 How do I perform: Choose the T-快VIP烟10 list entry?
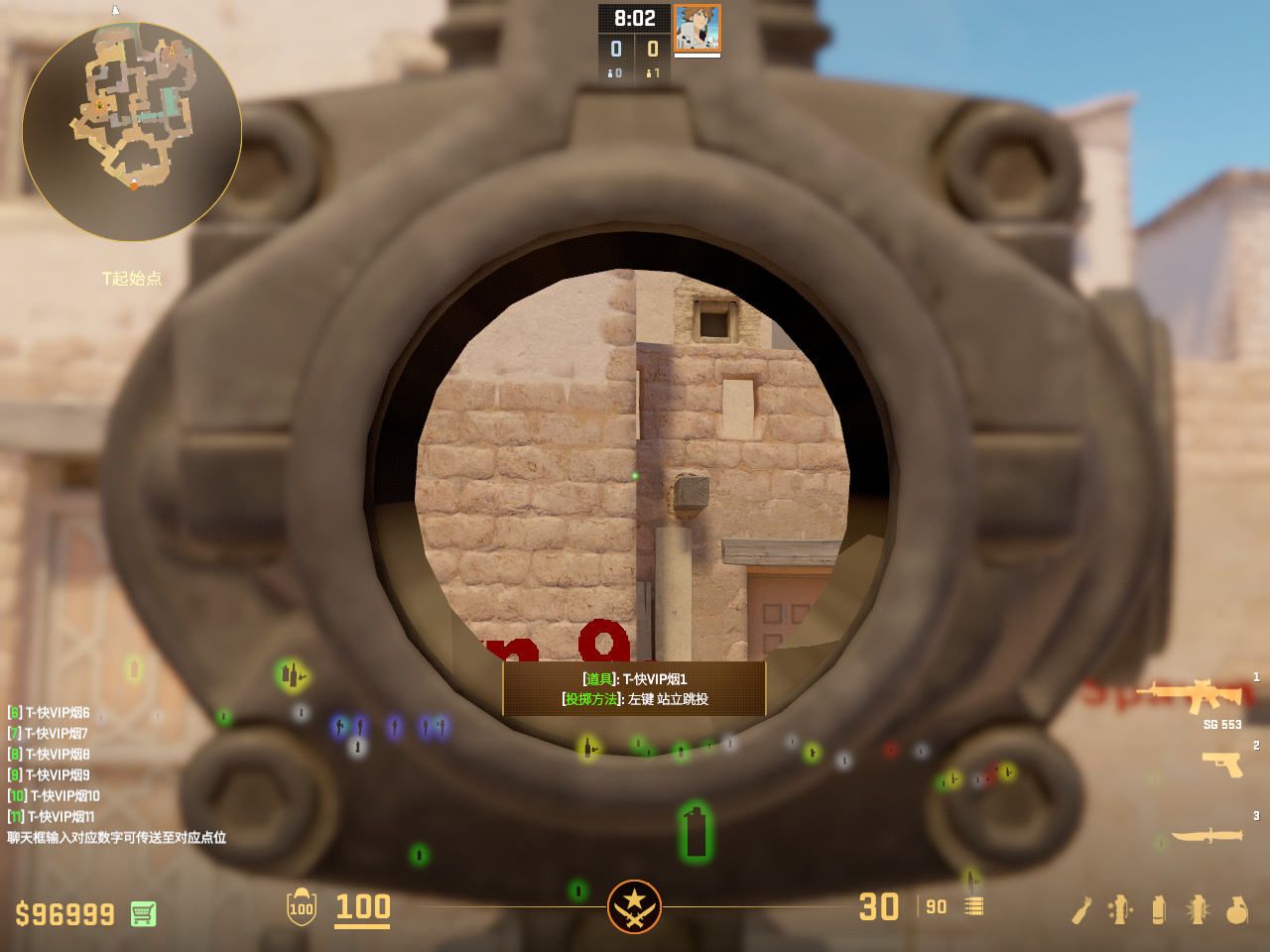[54, 795]
